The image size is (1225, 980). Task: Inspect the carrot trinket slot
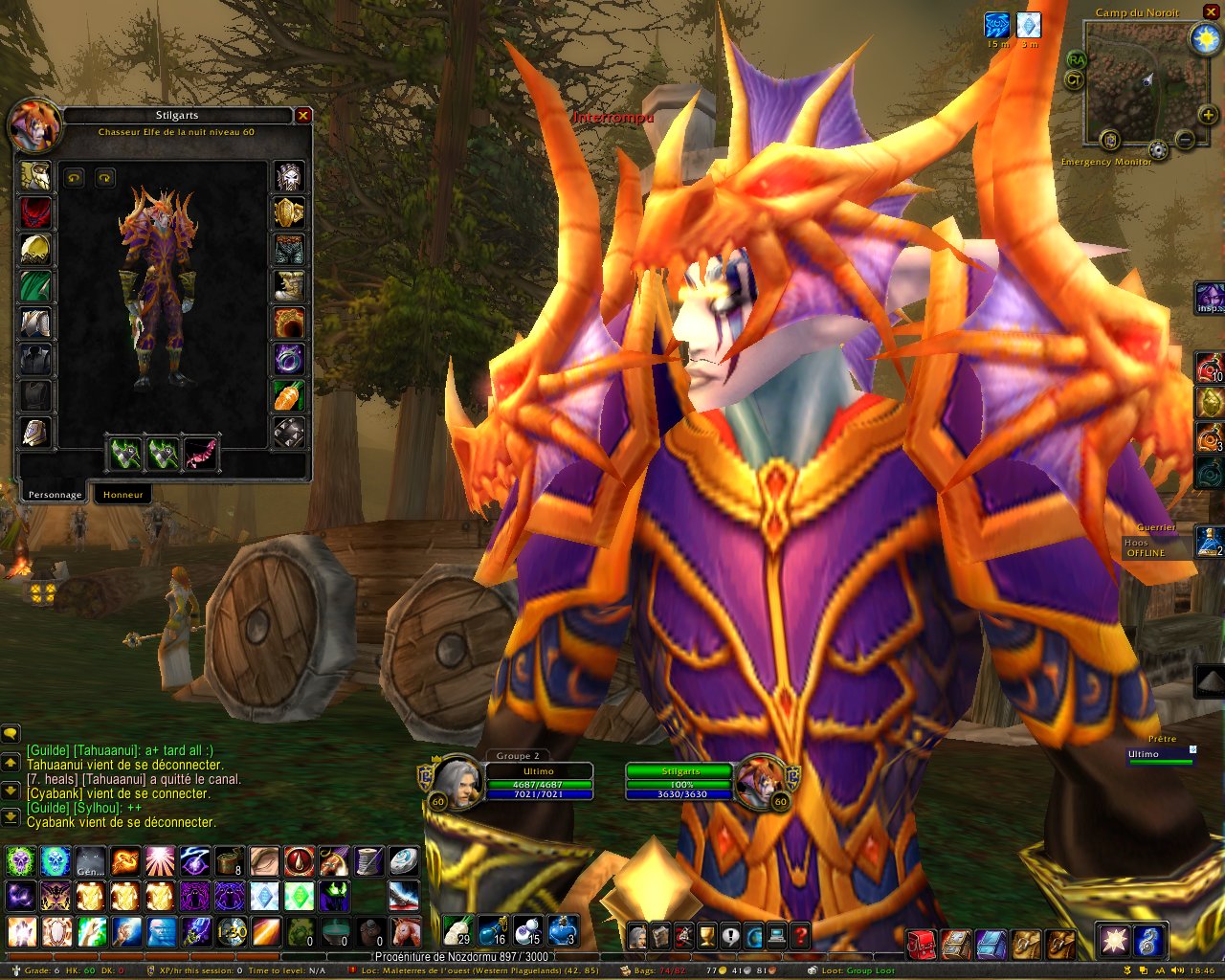tap(289, 395)
